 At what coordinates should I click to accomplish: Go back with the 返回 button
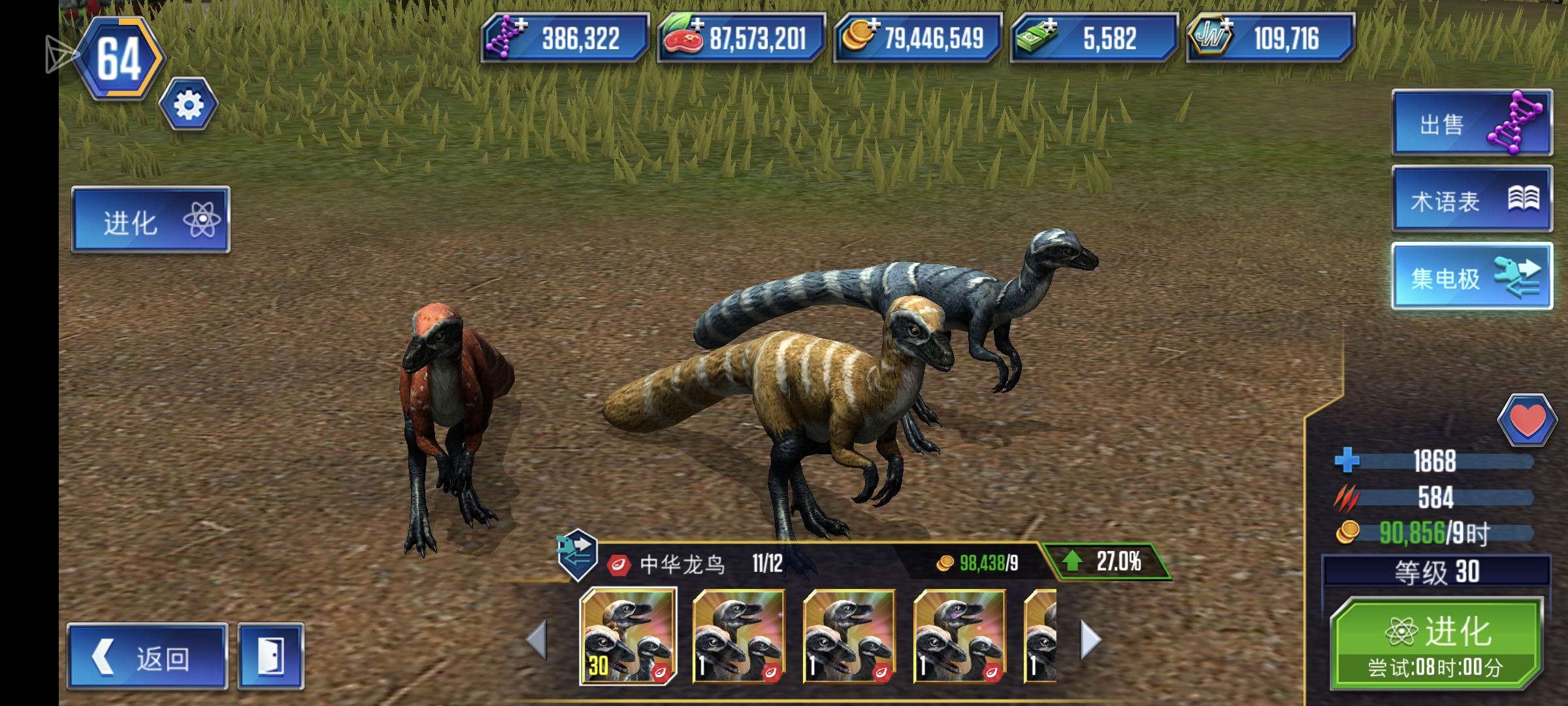tap(147, 657)
